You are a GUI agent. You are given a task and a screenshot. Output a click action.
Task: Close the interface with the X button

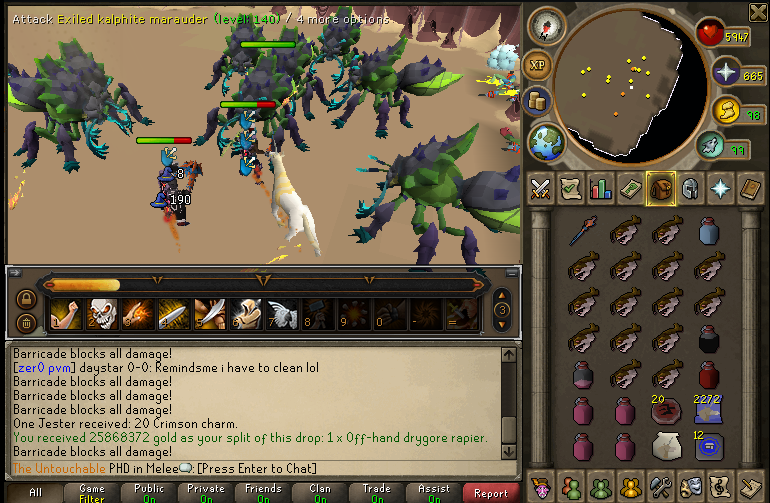click(x=757, y=11)
